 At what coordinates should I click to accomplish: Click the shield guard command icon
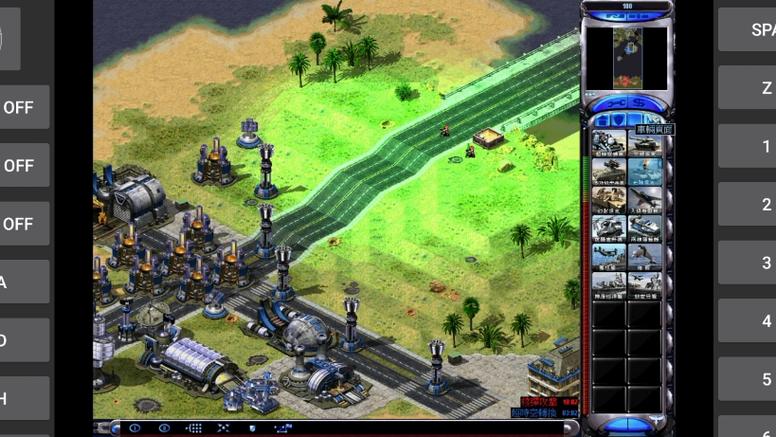click(x=251, y=428)
